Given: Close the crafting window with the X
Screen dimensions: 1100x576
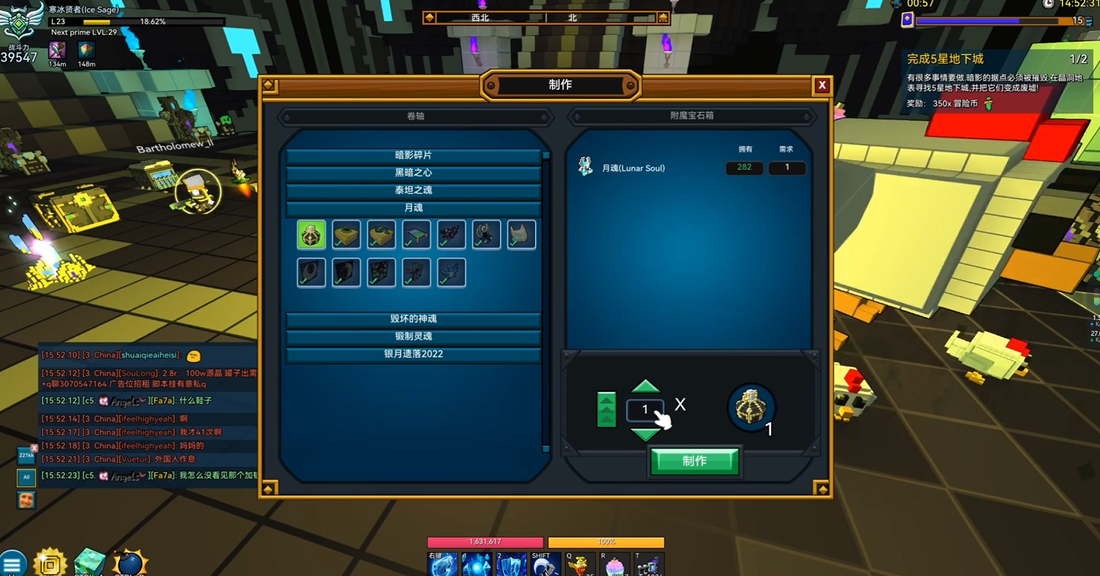Looking at the screenshot, I should [822, 85].
